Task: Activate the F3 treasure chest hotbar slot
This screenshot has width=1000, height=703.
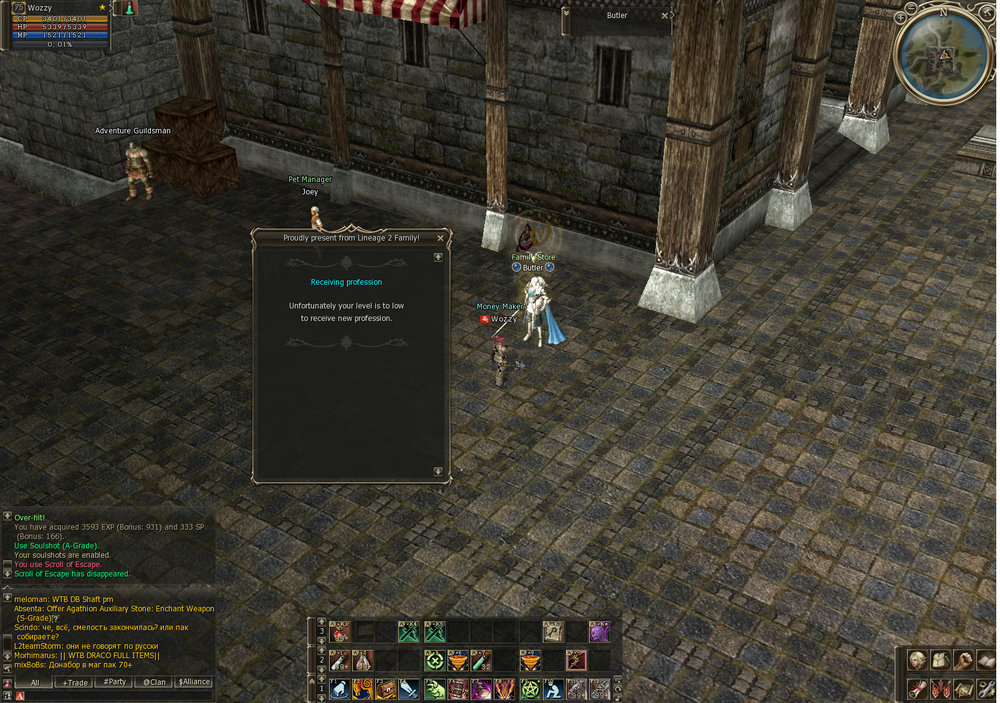Action: pos(387,689)
